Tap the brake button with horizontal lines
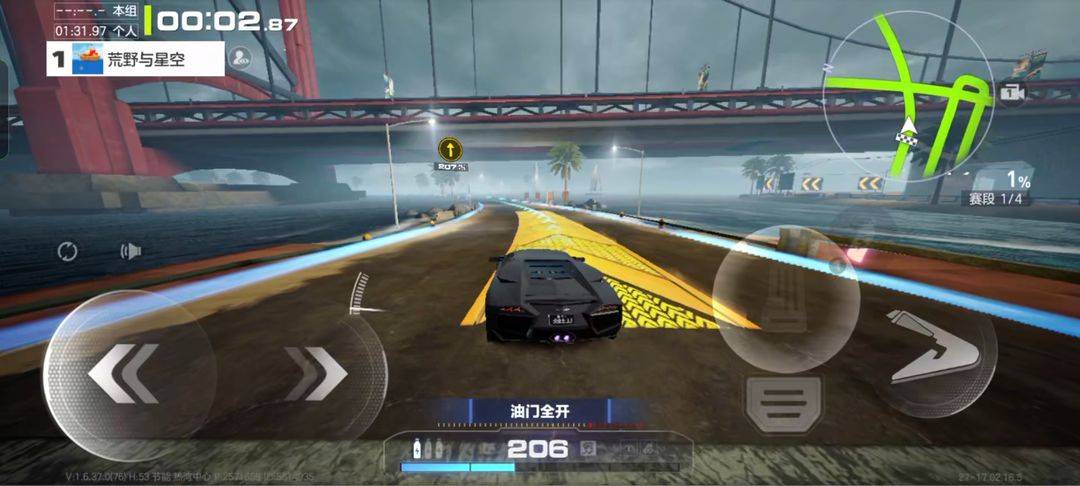Image resolution: width=1080 pixels, height=486 pixels. [x=784, y=405]
